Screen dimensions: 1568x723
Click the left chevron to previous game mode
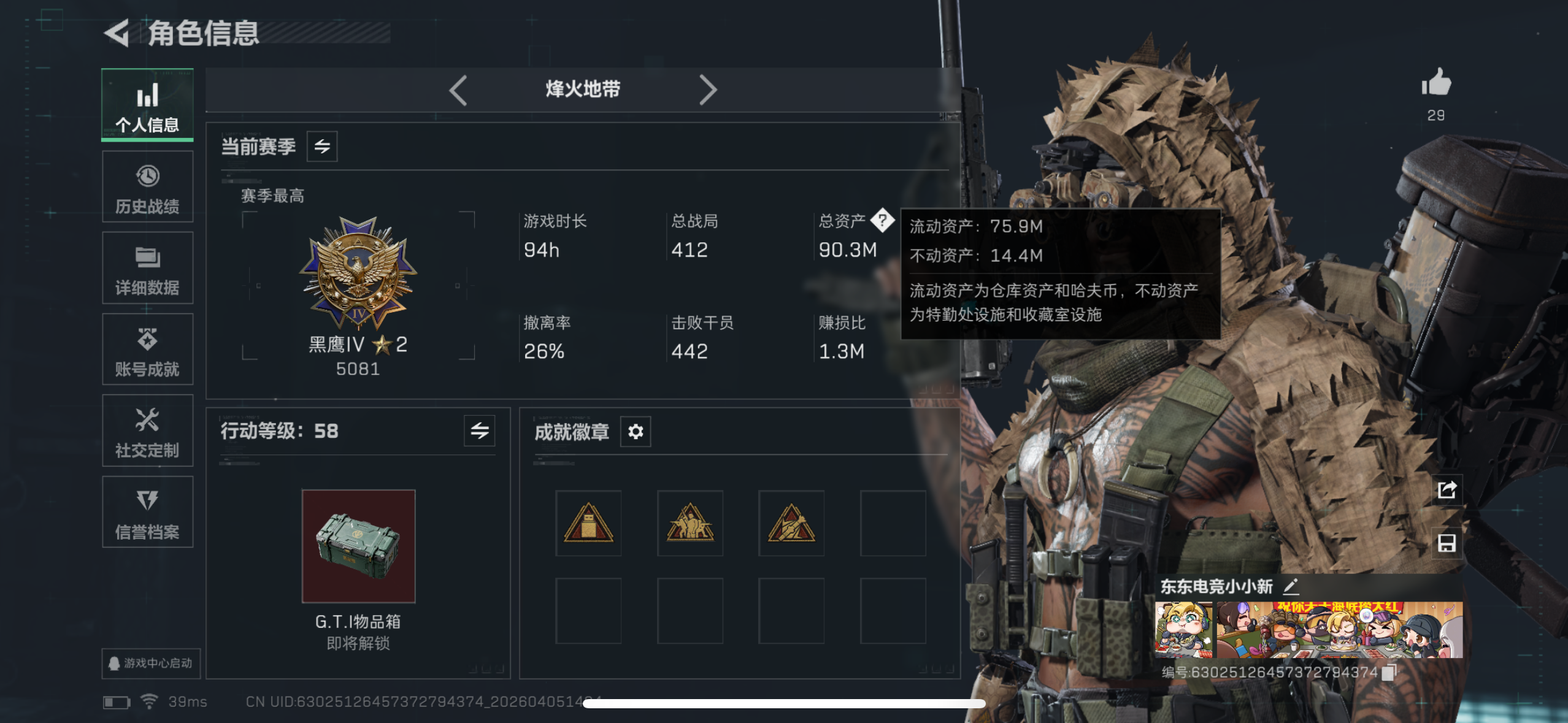click(458, 90)
